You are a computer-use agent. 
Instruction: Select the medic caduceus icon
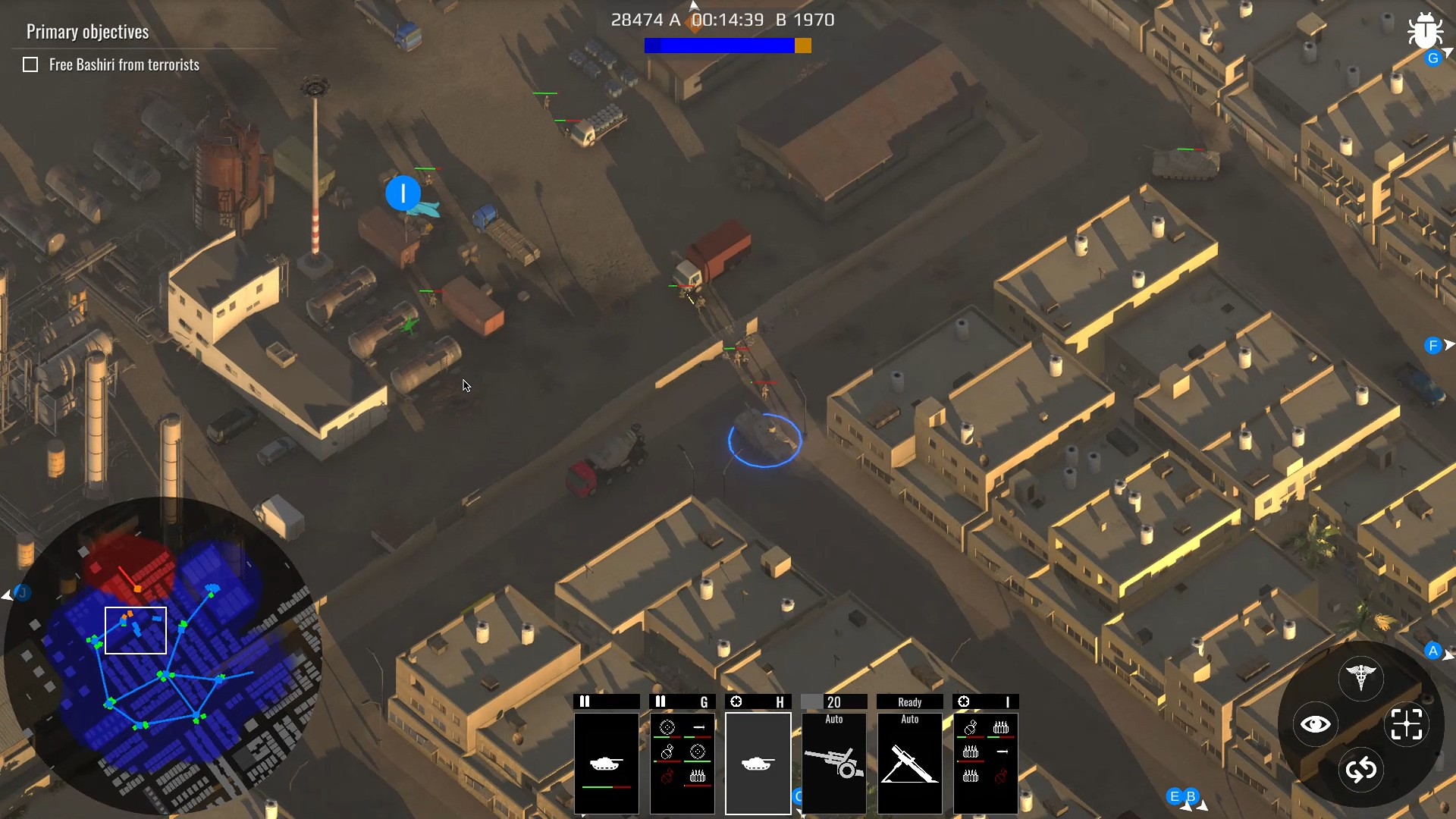click(1363, 677)
